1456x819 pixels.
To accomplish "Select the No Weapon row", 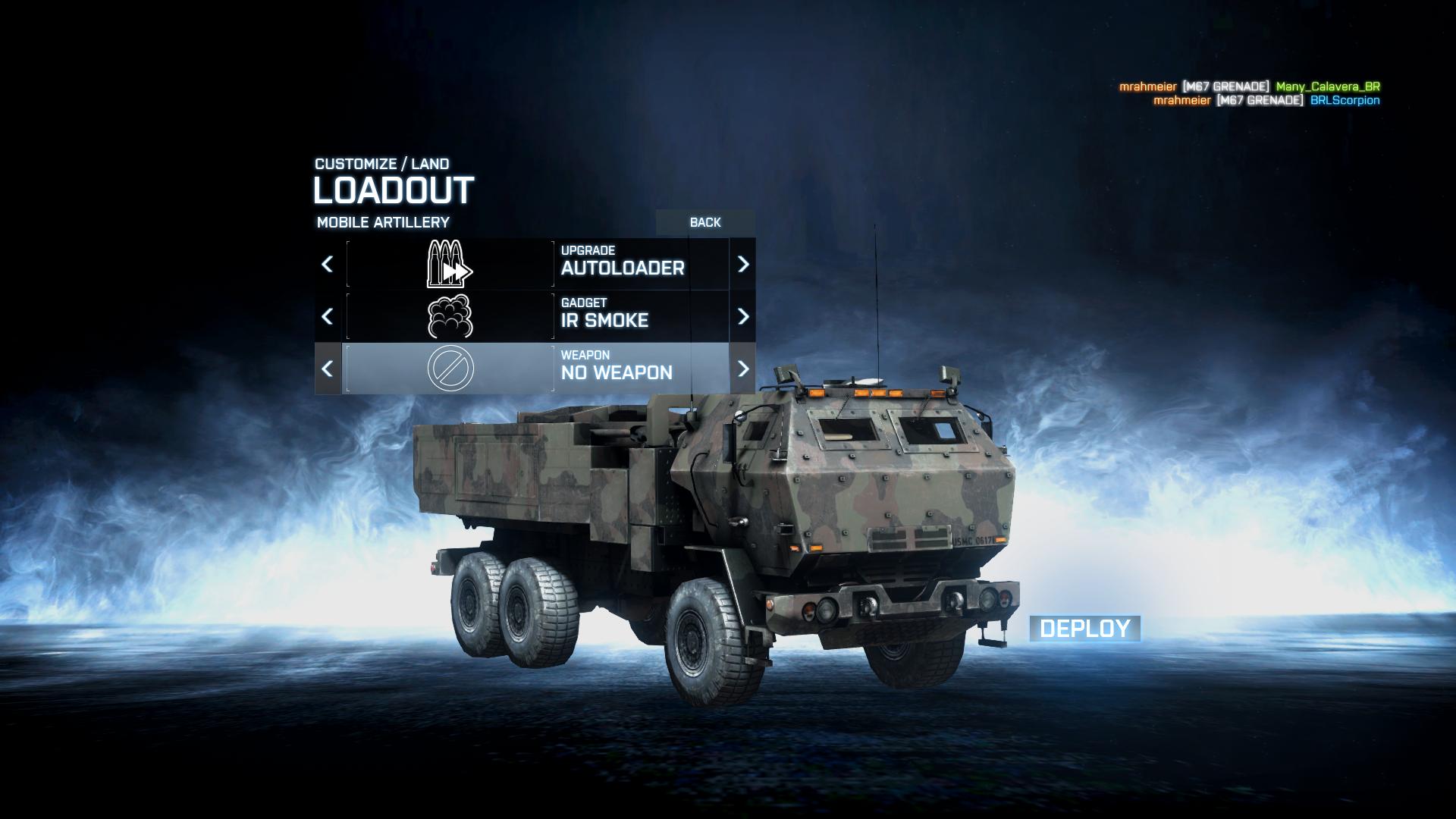I will pos(537,369).
